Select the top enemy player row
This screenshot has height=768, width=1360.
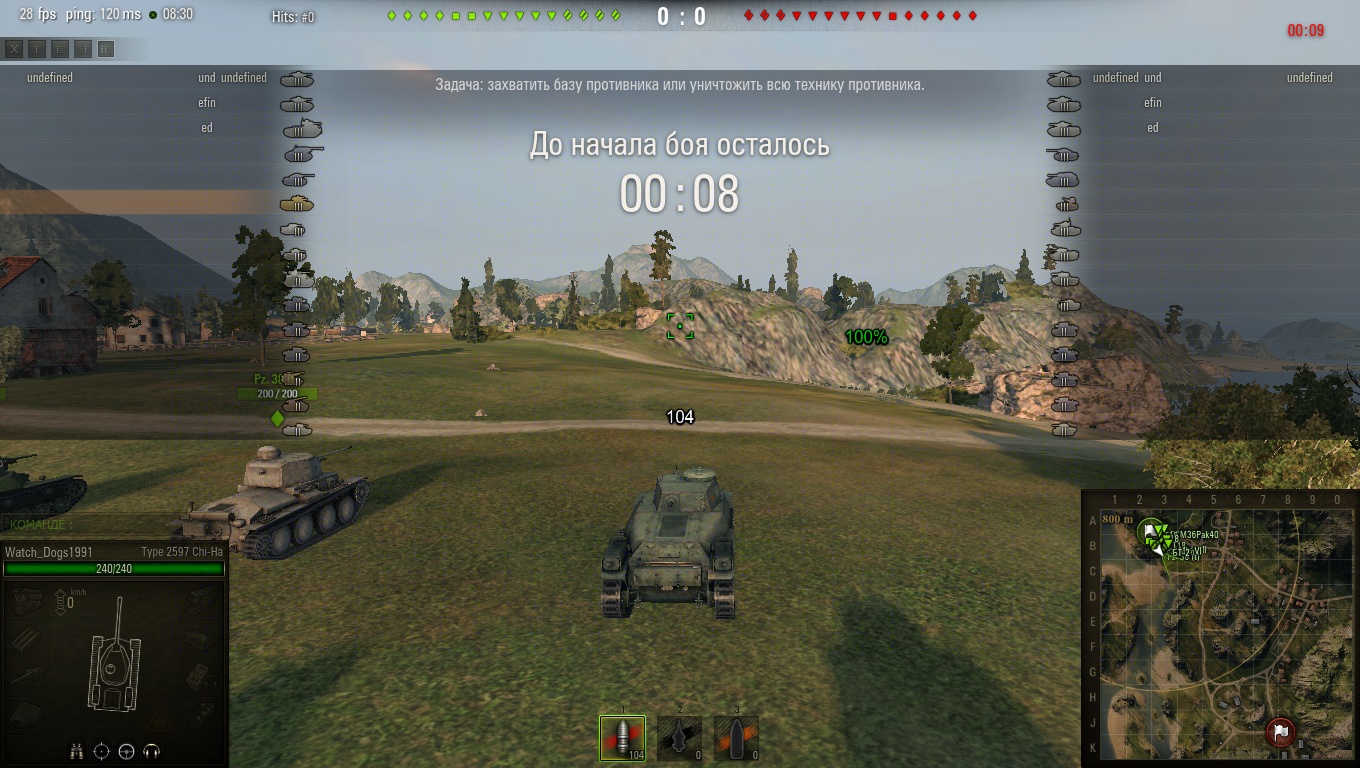pyautogui.click(x=1200, y=78)
